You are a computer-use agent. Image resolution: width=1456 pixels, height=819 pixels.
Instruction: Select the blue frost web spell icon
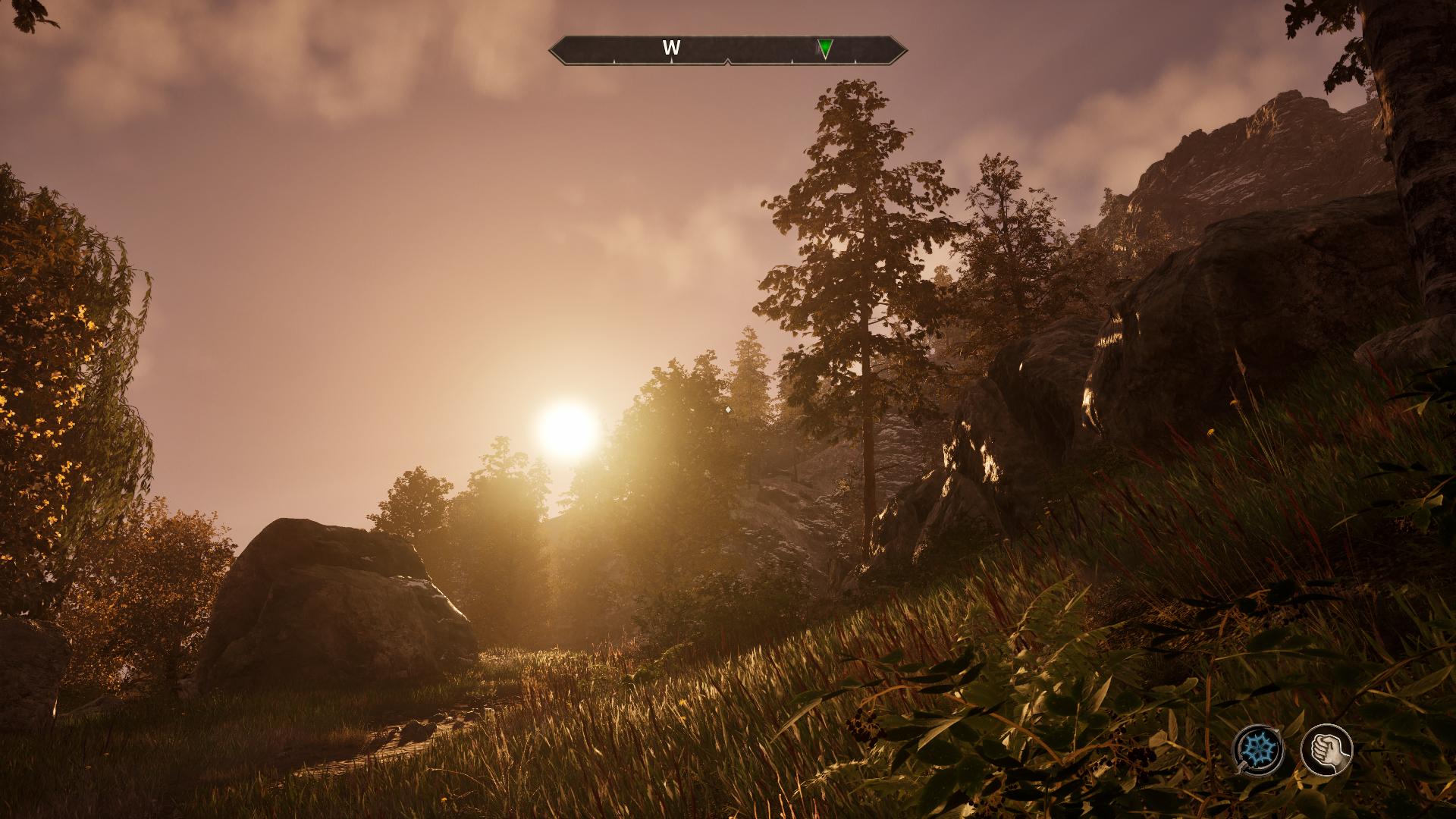click(x=1258, y=750)
